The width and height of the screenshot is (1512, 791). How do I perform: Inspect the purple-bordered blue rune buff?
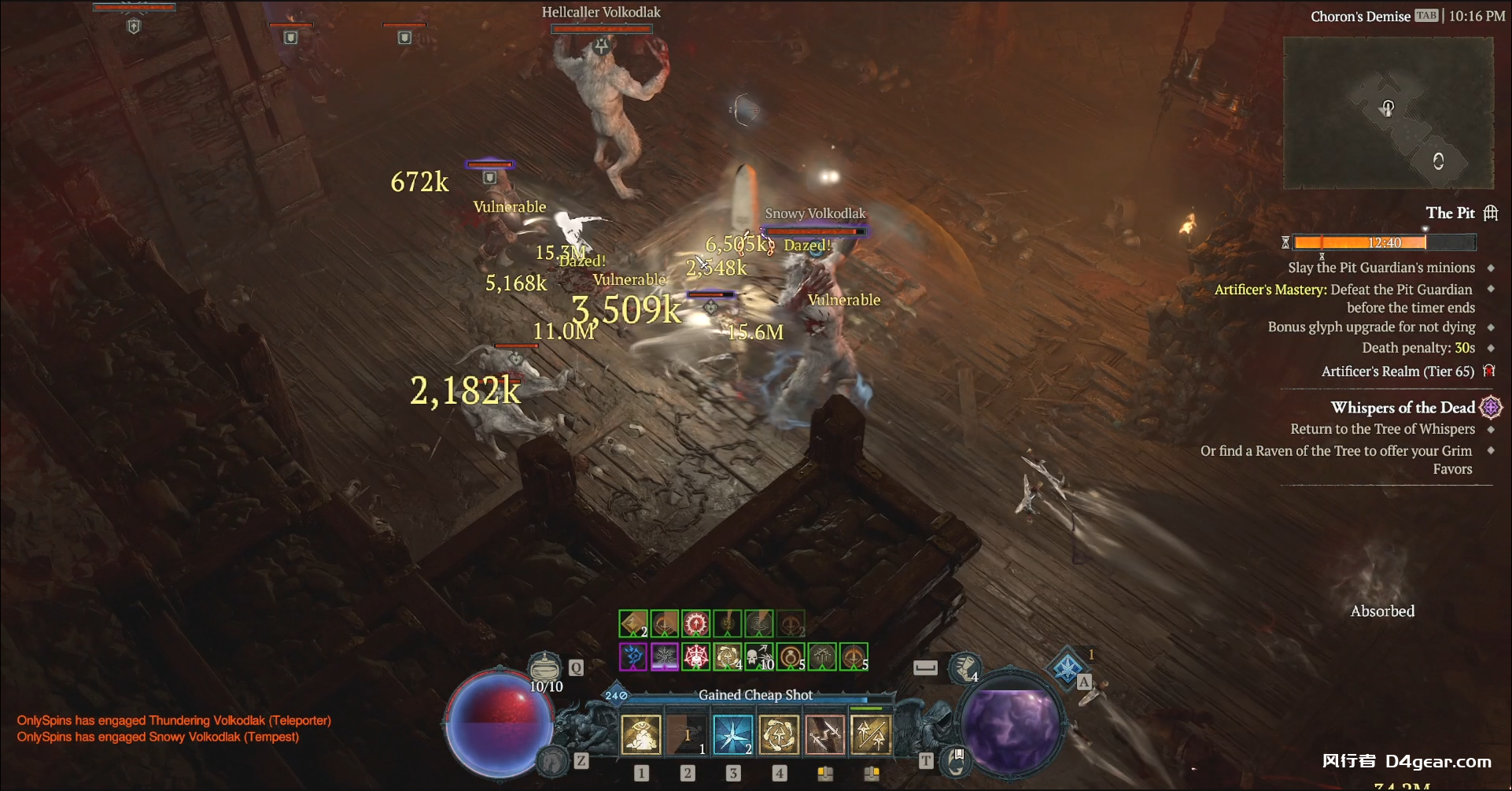[633, 656]
